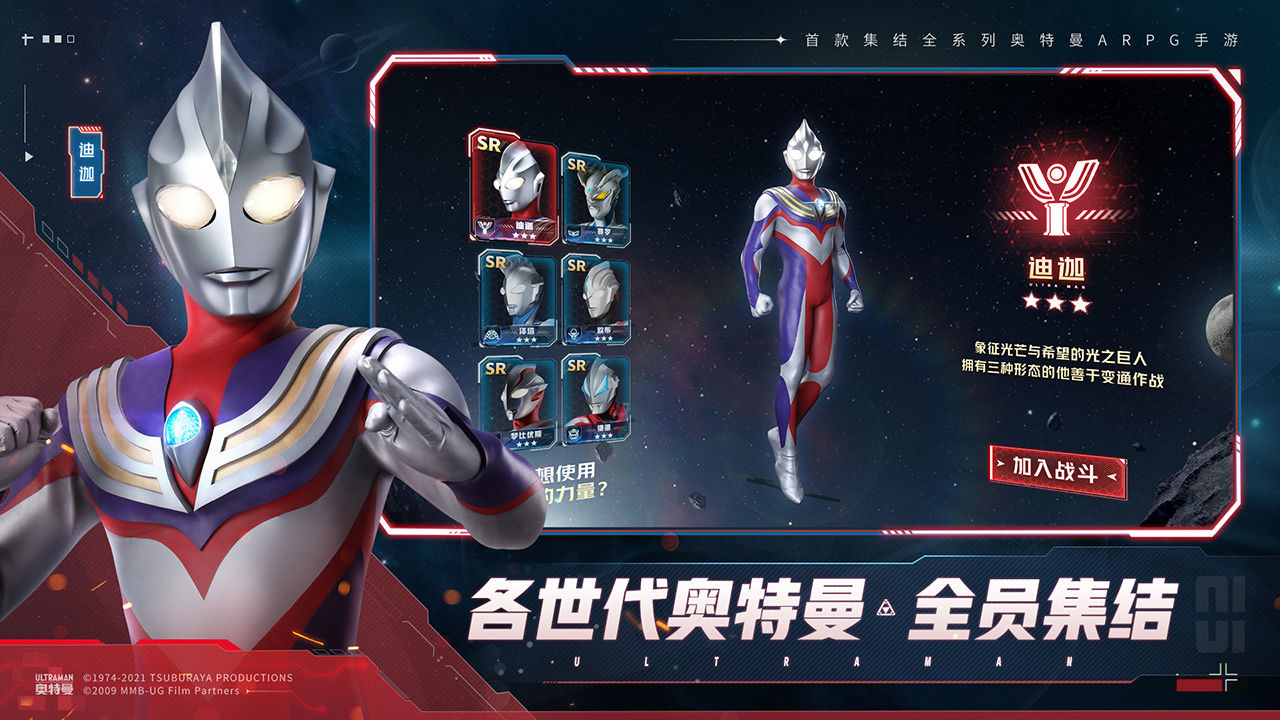
Task: Click the SR rarity badge on Tiga's card
Action: click(x=488, y=146)
